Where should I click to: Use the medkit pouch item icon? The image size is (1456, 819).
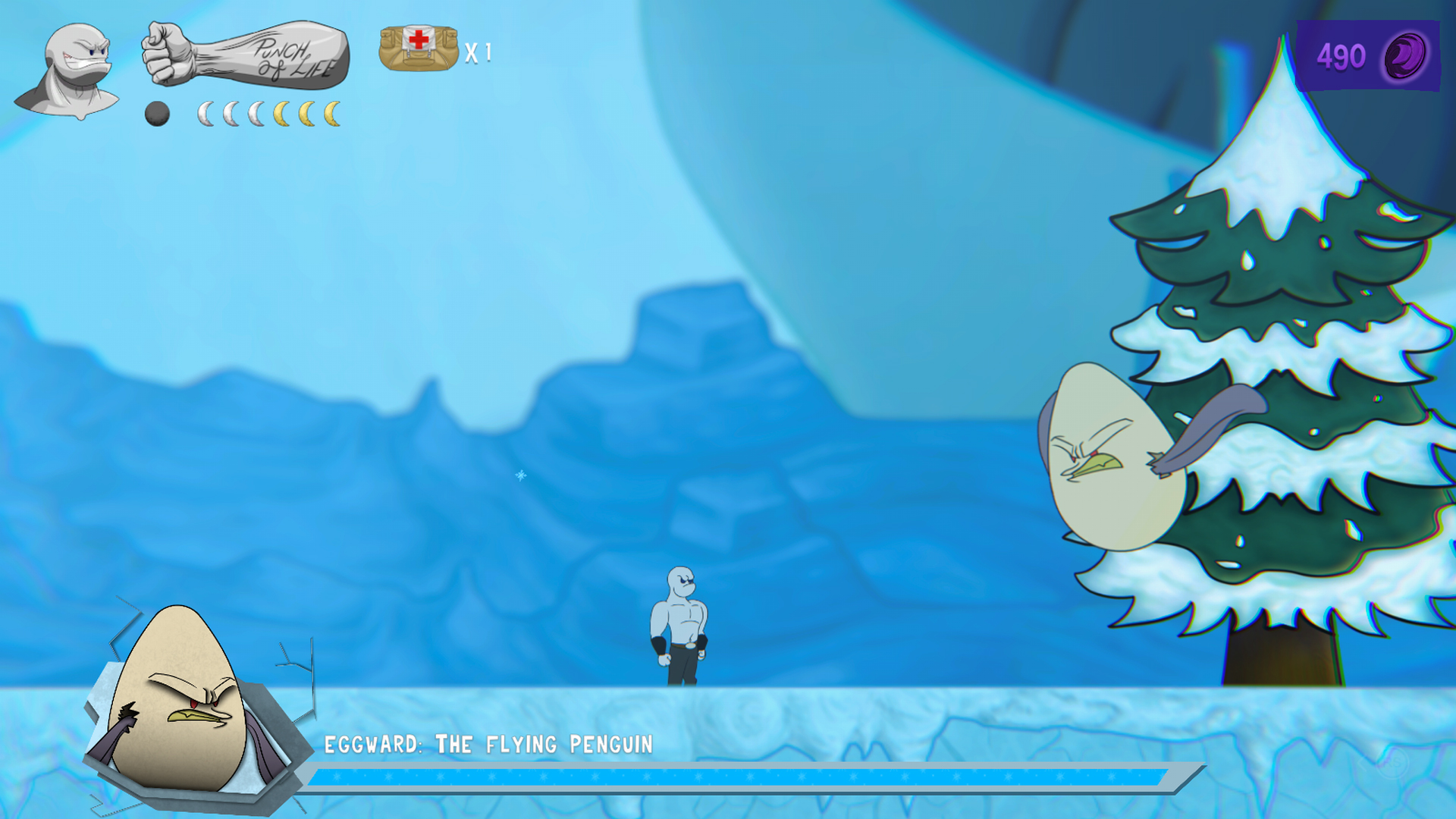(x=419, y=48)
